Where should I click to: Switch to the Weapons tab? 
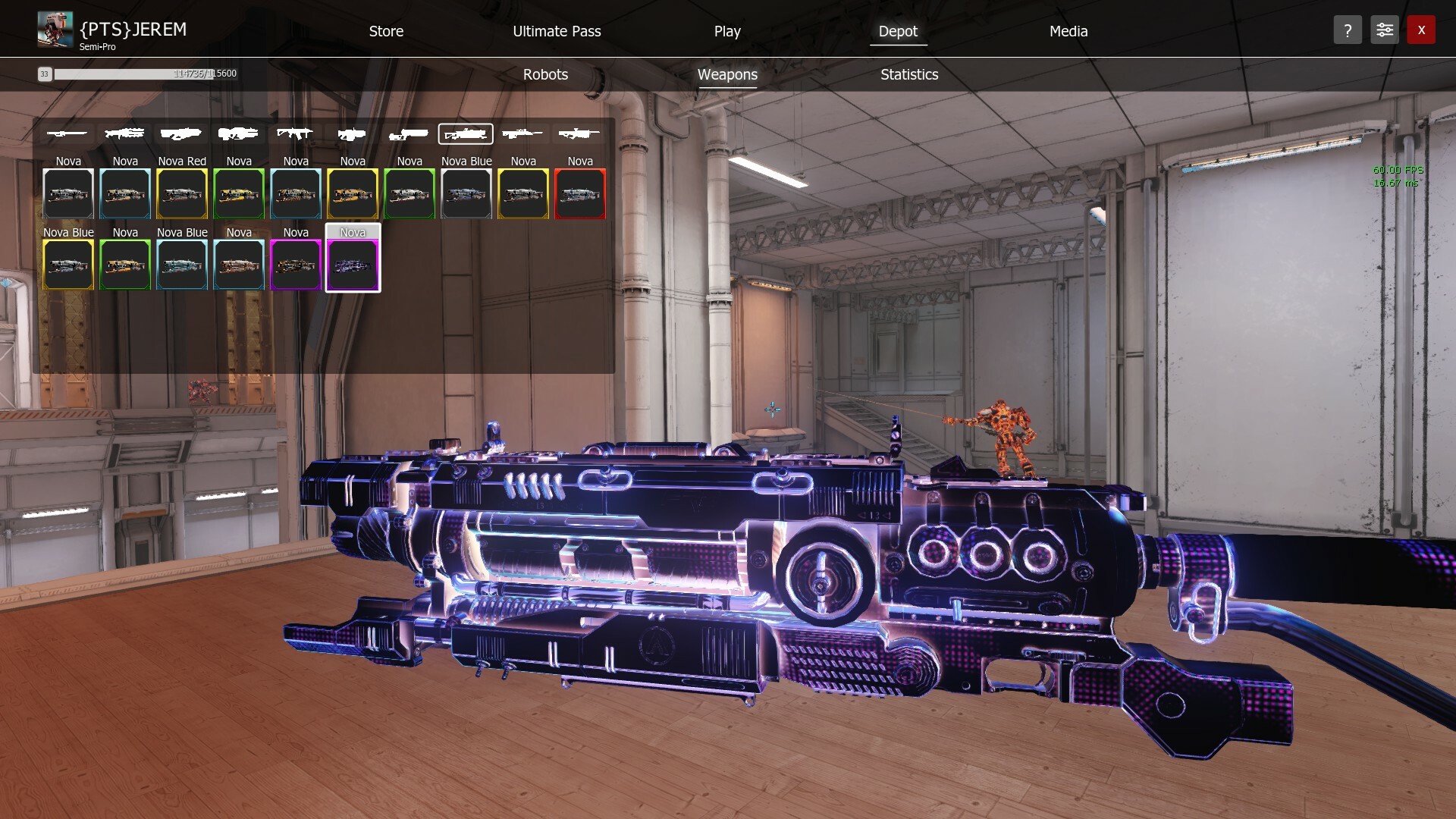pyautogui.click(x=727, y=74)
